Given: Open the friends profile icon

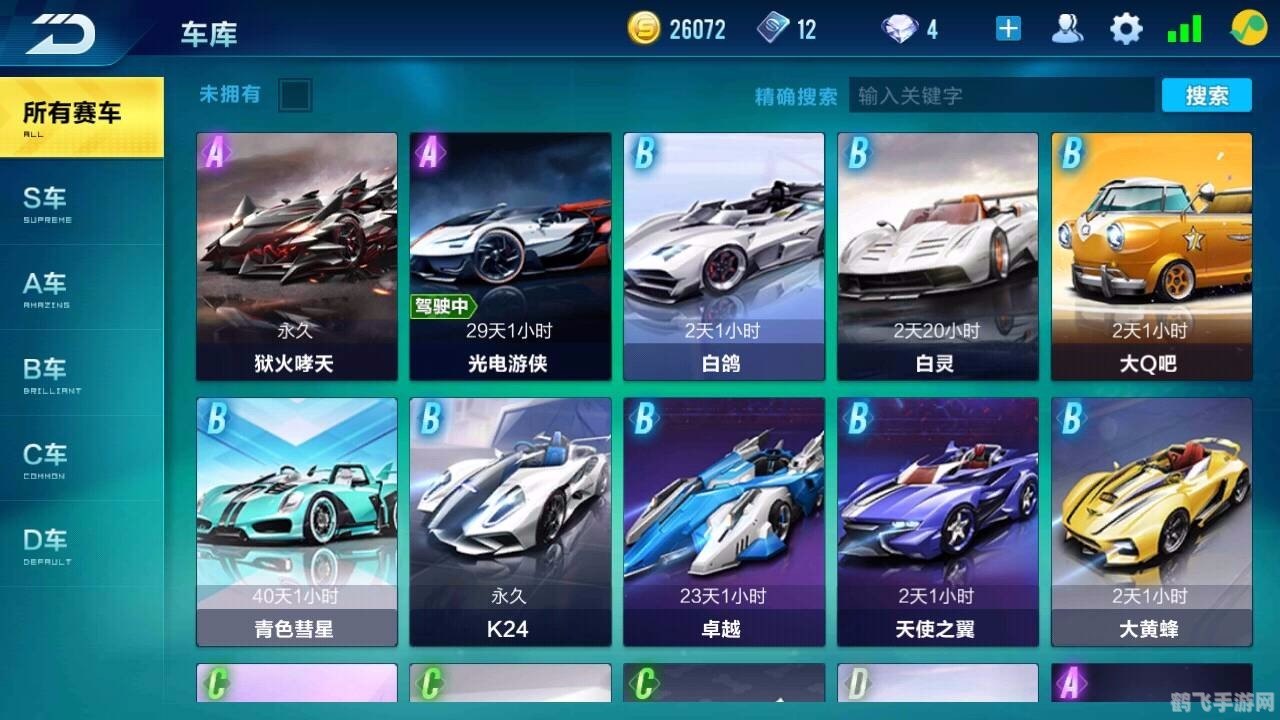Looking at the screenshot, I should pyautogui.click(x=1067, y=29).
